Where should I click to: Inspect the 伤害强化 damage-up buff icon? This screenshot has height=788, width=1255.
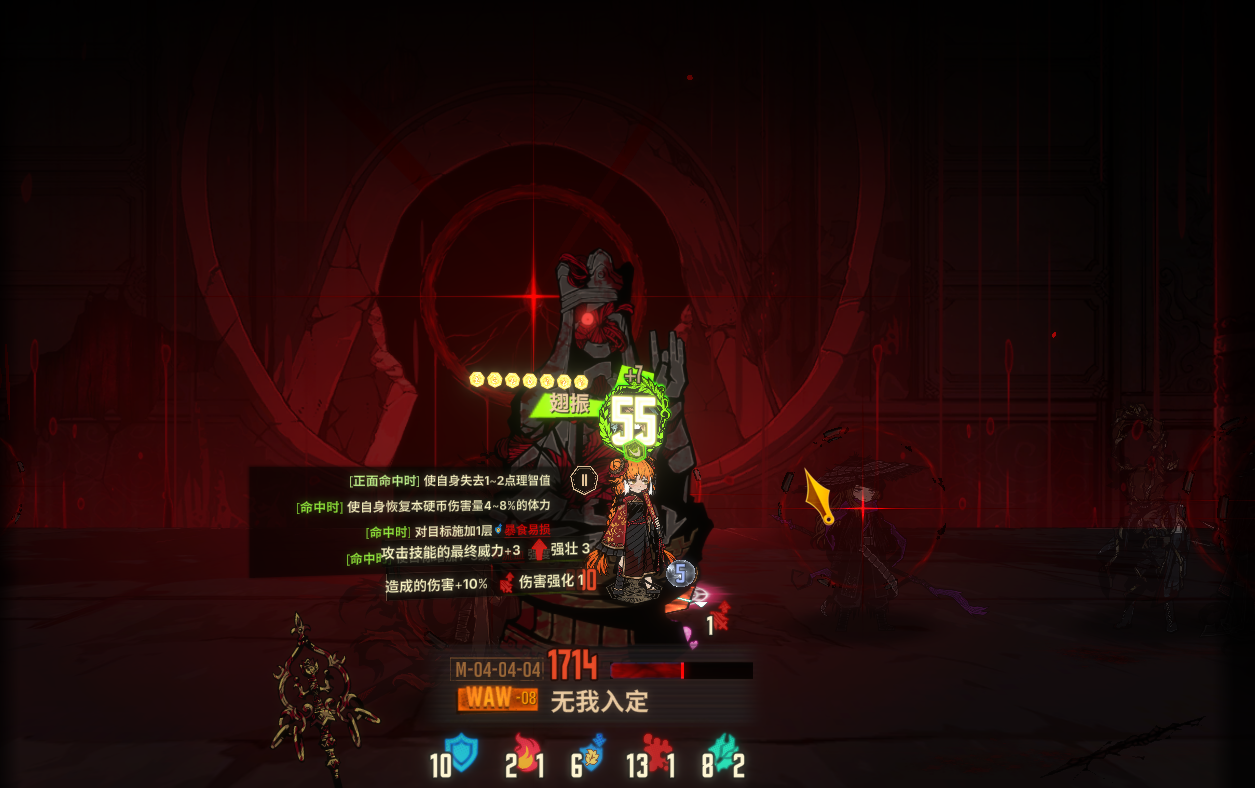(506, 582)
